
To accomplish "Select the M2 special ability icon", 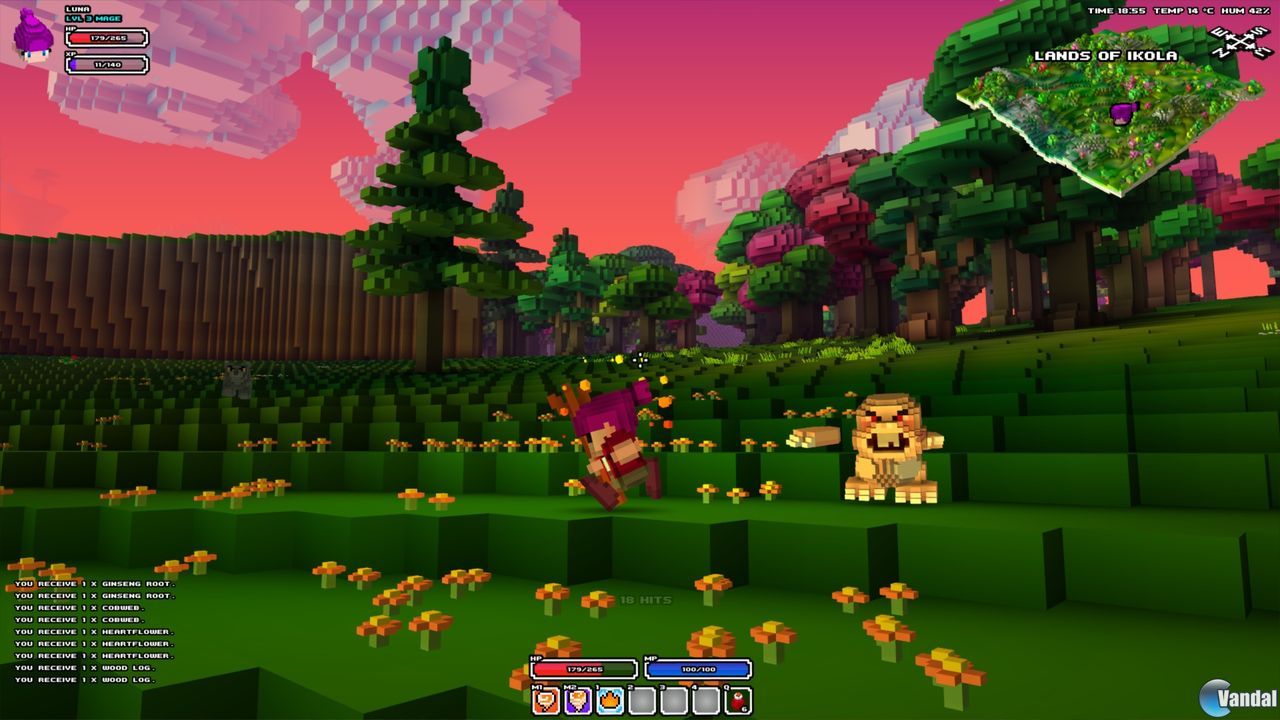I will point(578,700).
